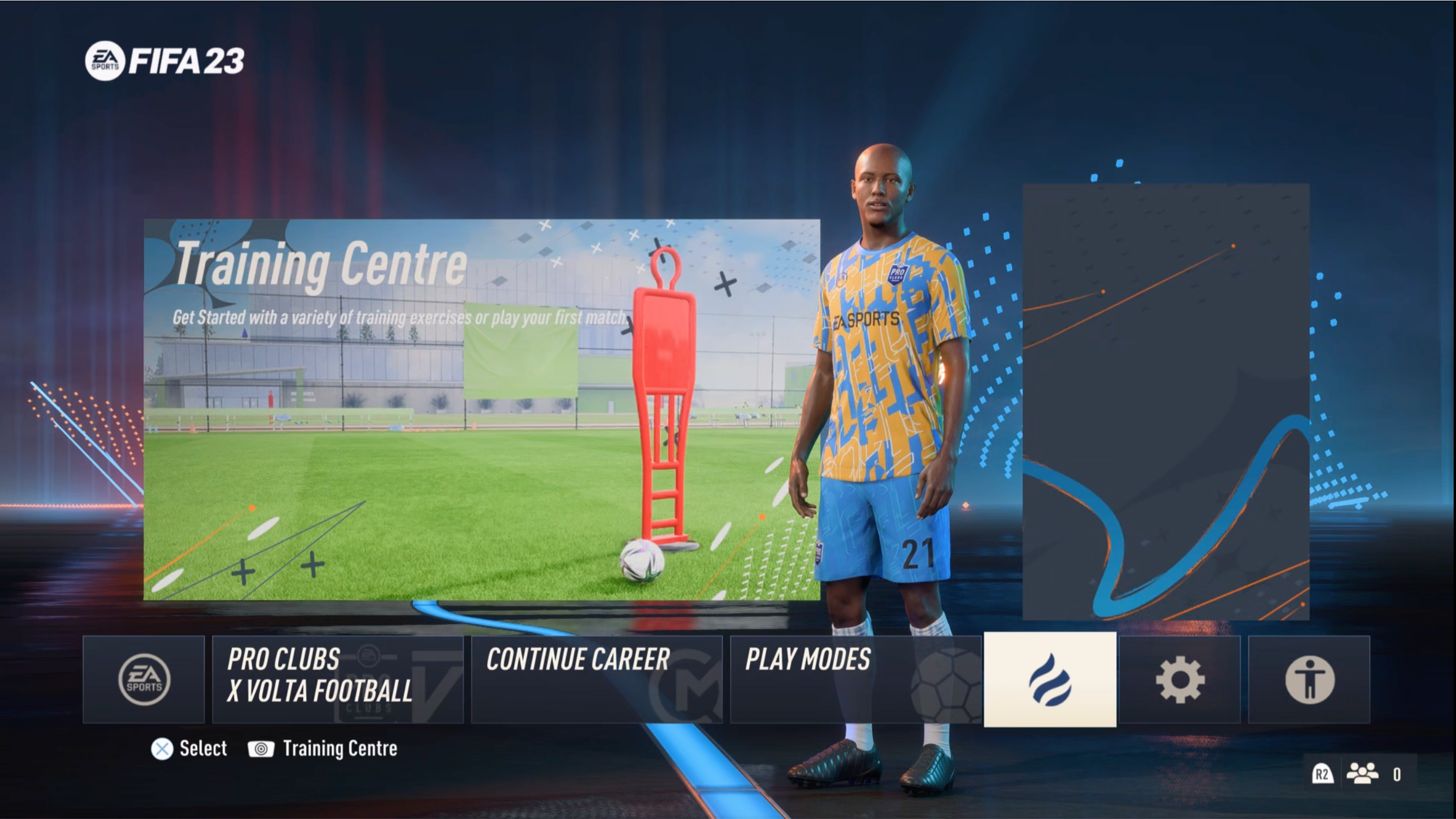
Task: Open the accessibility options tile
Action: (1309, 680)
